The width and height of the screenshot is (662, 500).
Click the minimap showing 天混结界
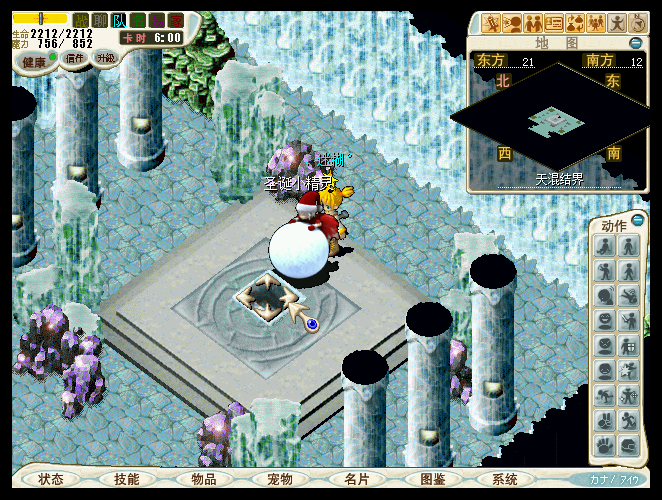coord(557,122)
